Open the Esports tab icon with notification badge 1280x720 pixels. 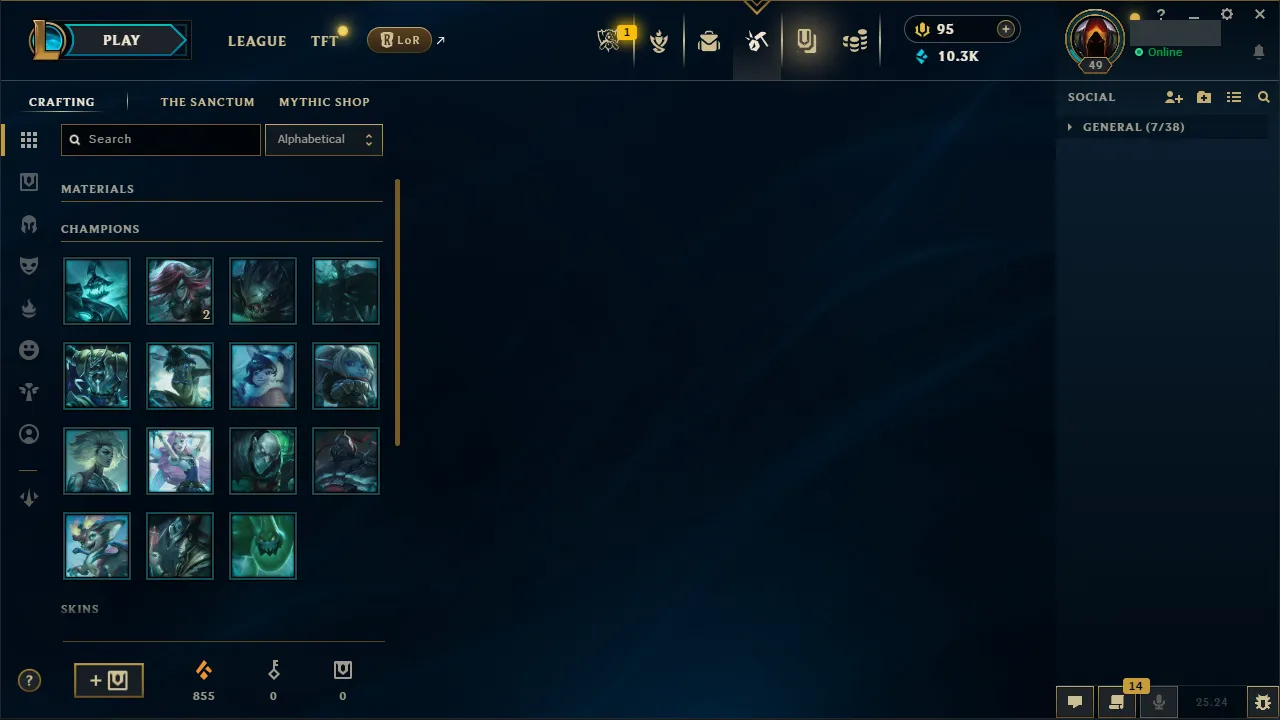pyautogui.click(x=610, y=38)
